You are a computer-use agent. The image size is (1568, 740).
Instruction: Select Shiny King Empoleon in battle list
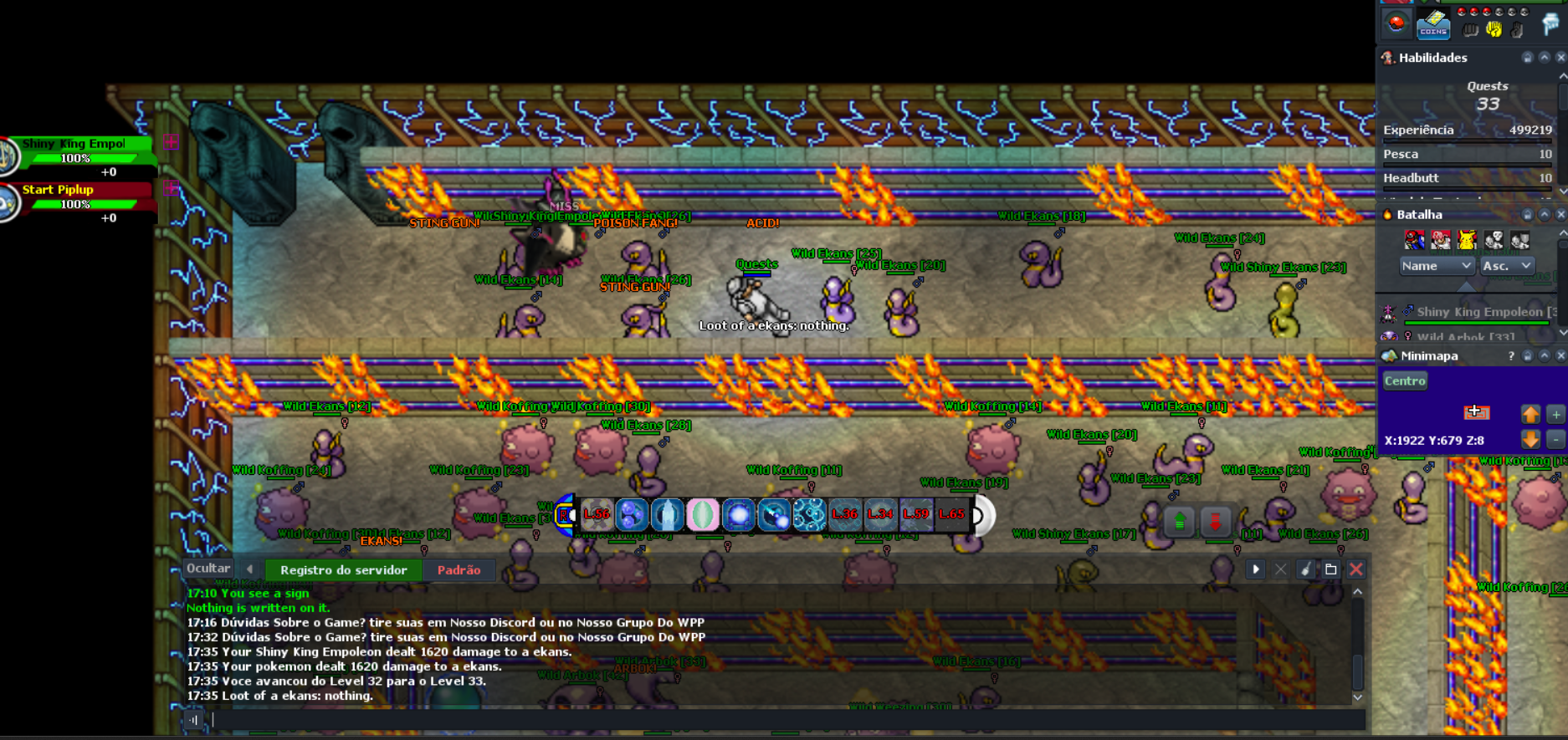click(x=1478, y=312)
